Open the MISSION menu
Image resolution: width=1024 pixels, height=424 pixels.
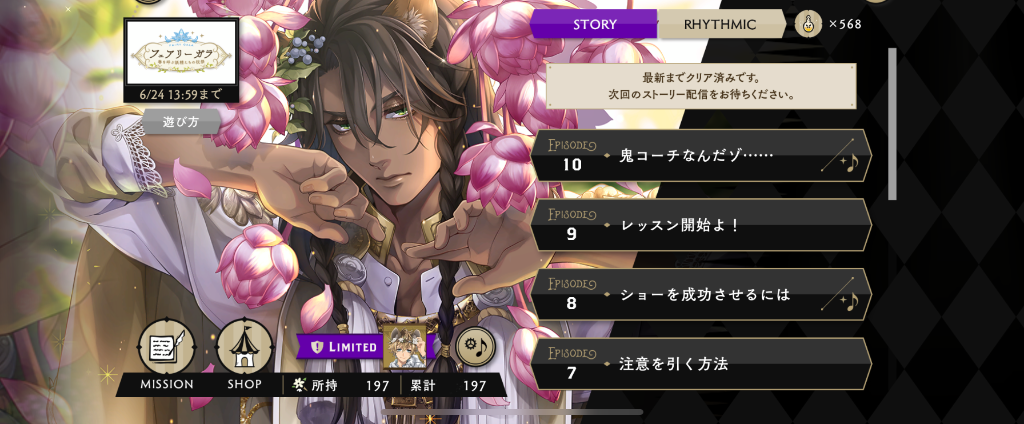point(166,349)
